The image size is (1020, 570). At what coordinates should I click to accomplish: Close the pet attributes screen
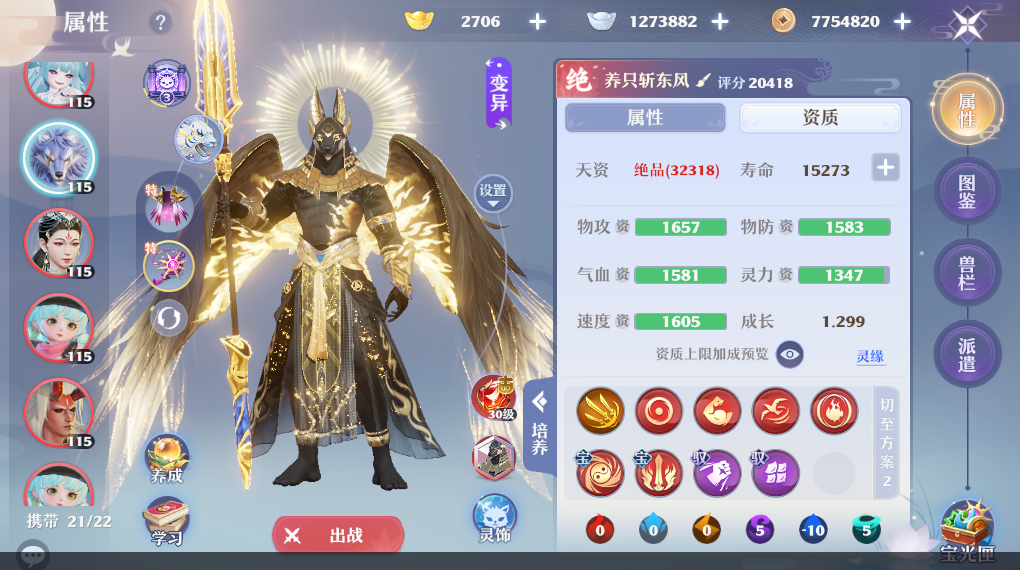click(x=967, y=22)
